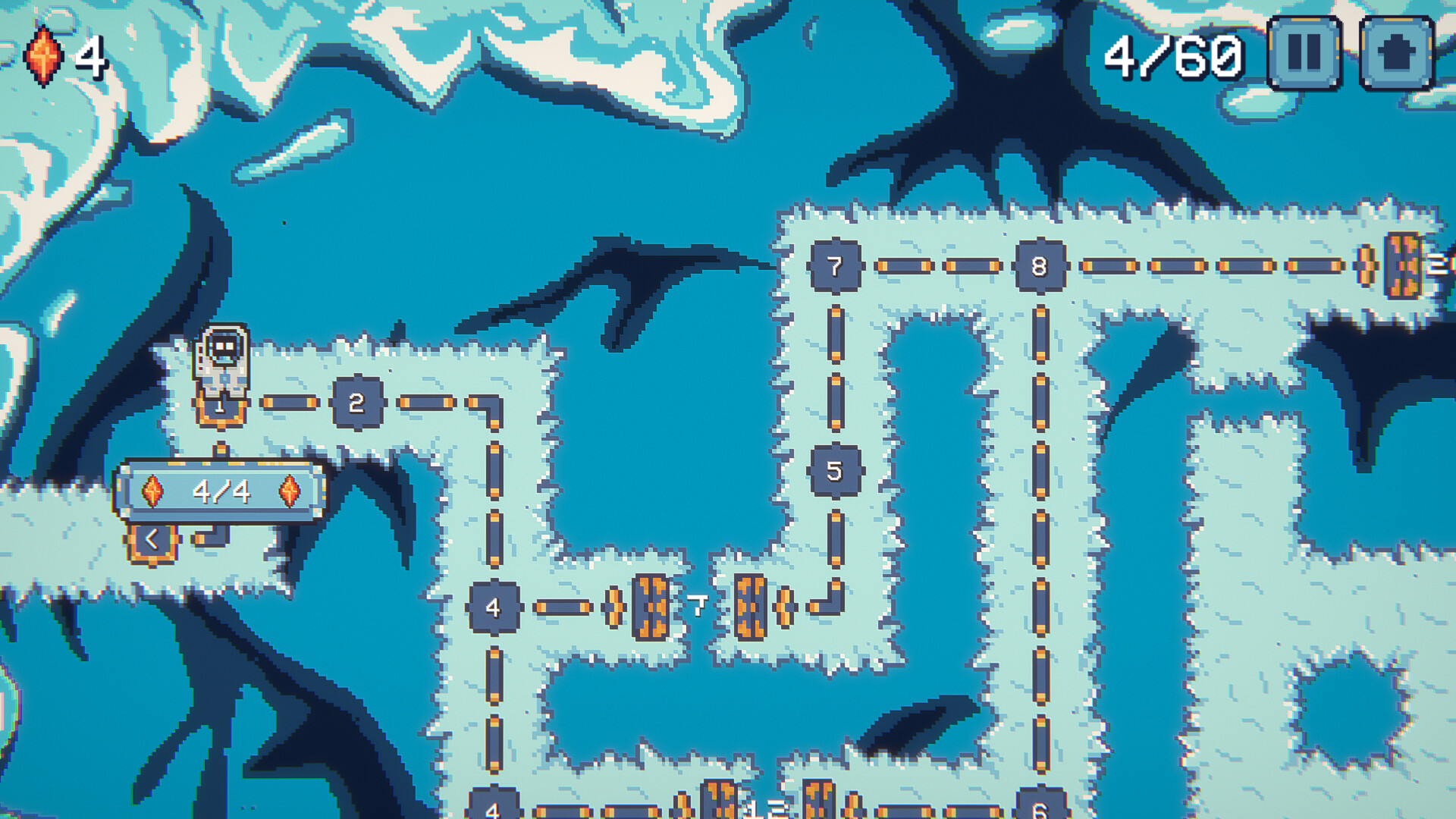Screen dimensions: 1456x819
Task: Click the orange gem icon beside the counter
Action: click(43, 53)
